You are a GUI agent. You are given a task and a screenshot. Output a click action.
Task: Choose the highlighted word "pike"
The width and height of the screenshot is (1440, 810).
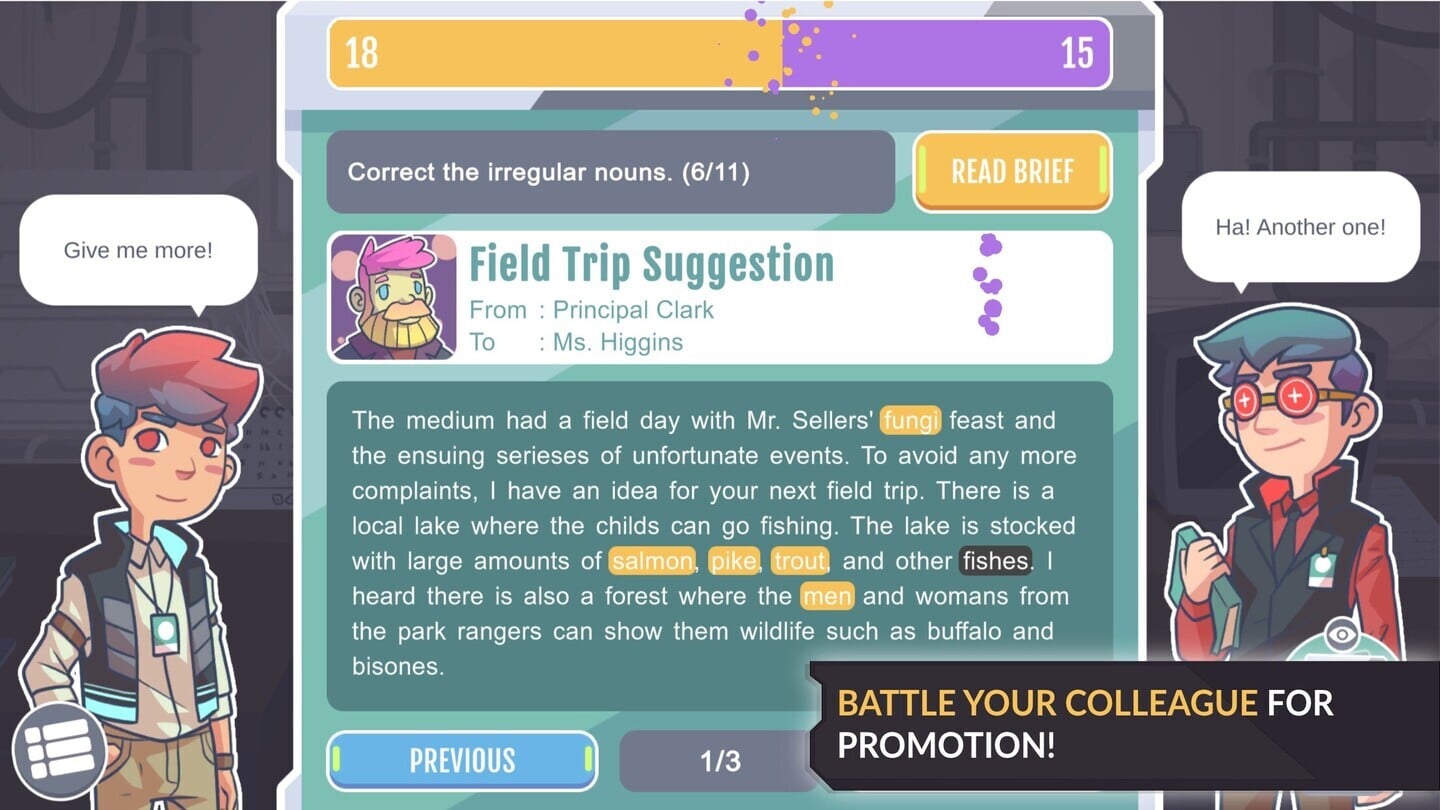733,561
